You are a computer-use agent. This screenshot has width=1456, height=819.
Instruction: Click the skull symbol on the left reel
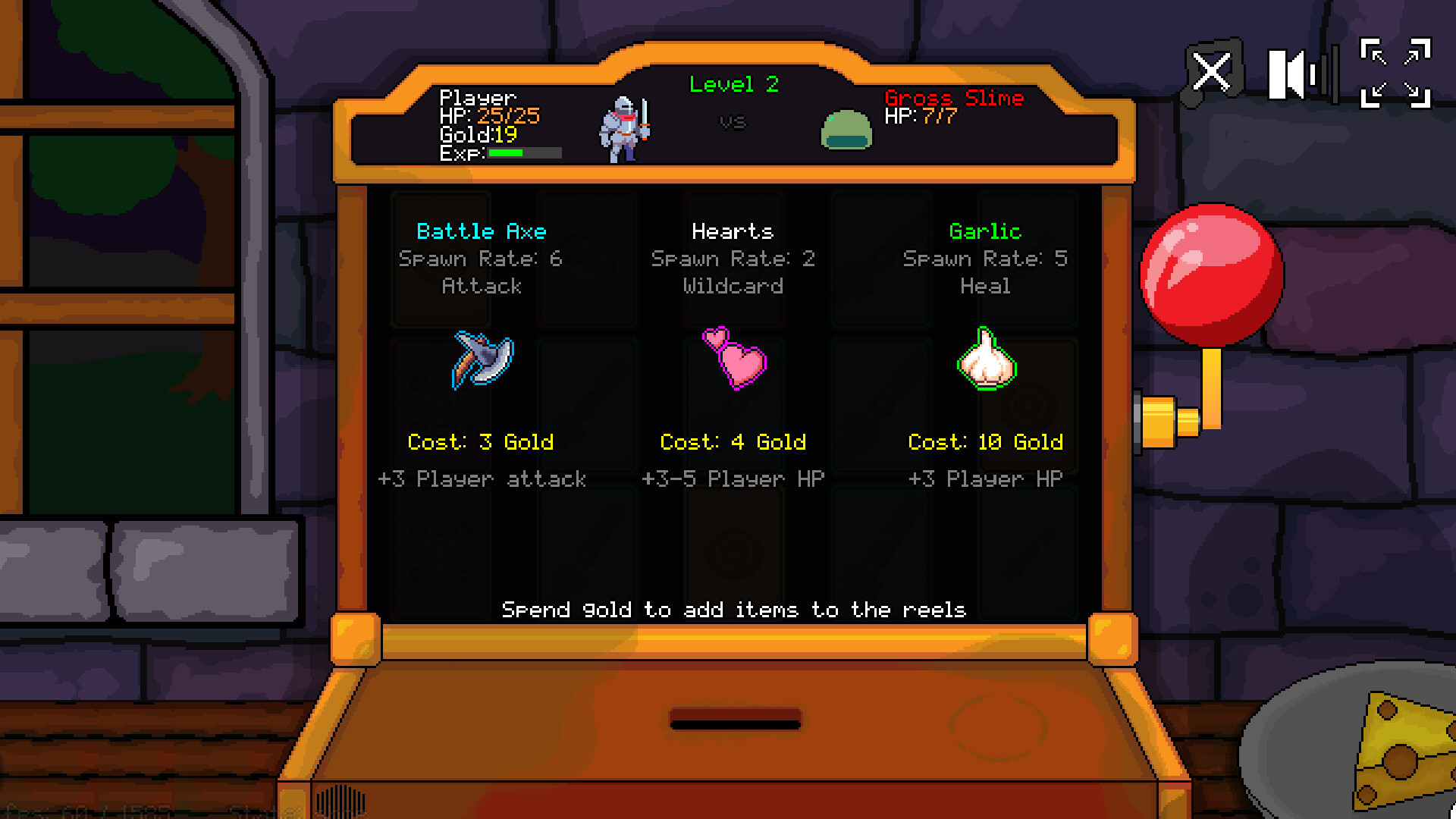[438, 552]
